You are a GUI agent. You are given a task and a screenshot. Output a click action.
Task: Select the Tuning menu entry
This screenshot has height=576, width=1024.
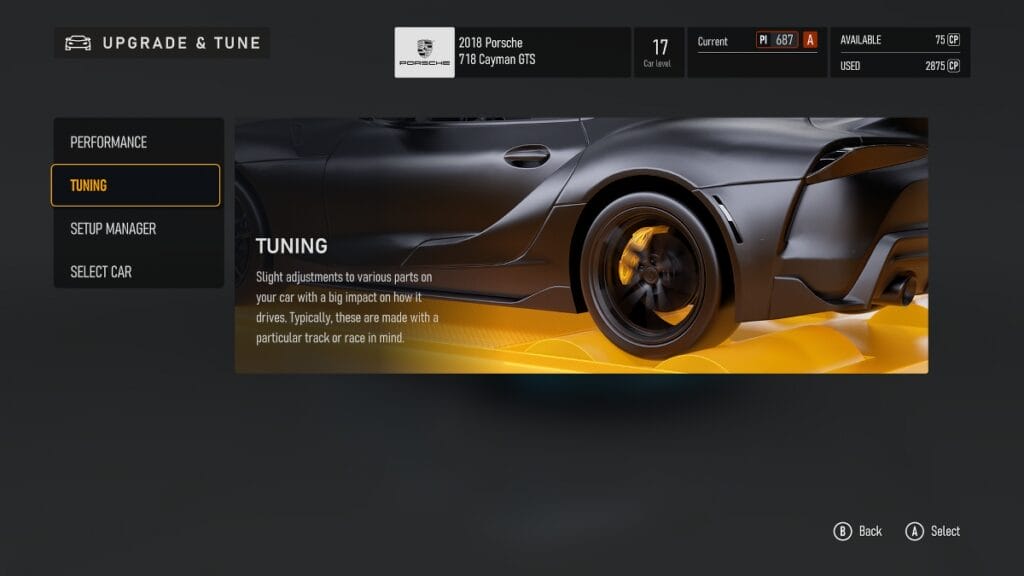point(135,185)
